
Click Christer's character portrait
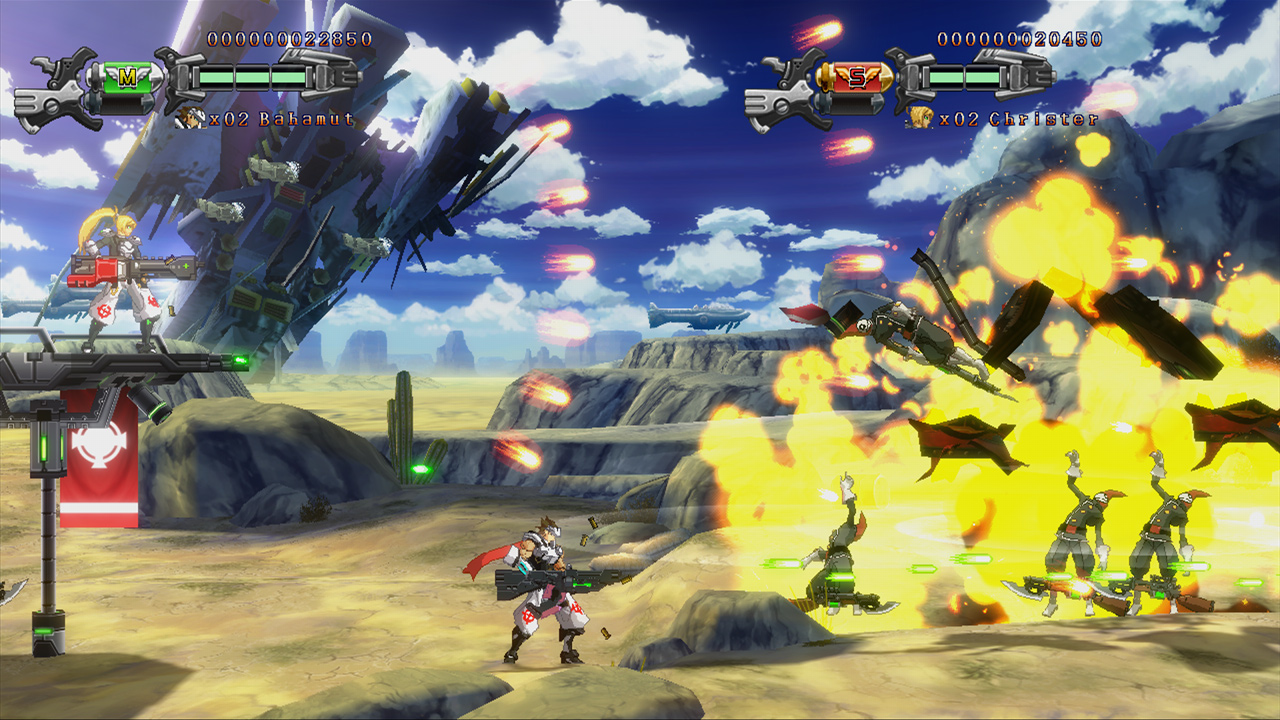point(920,118)
